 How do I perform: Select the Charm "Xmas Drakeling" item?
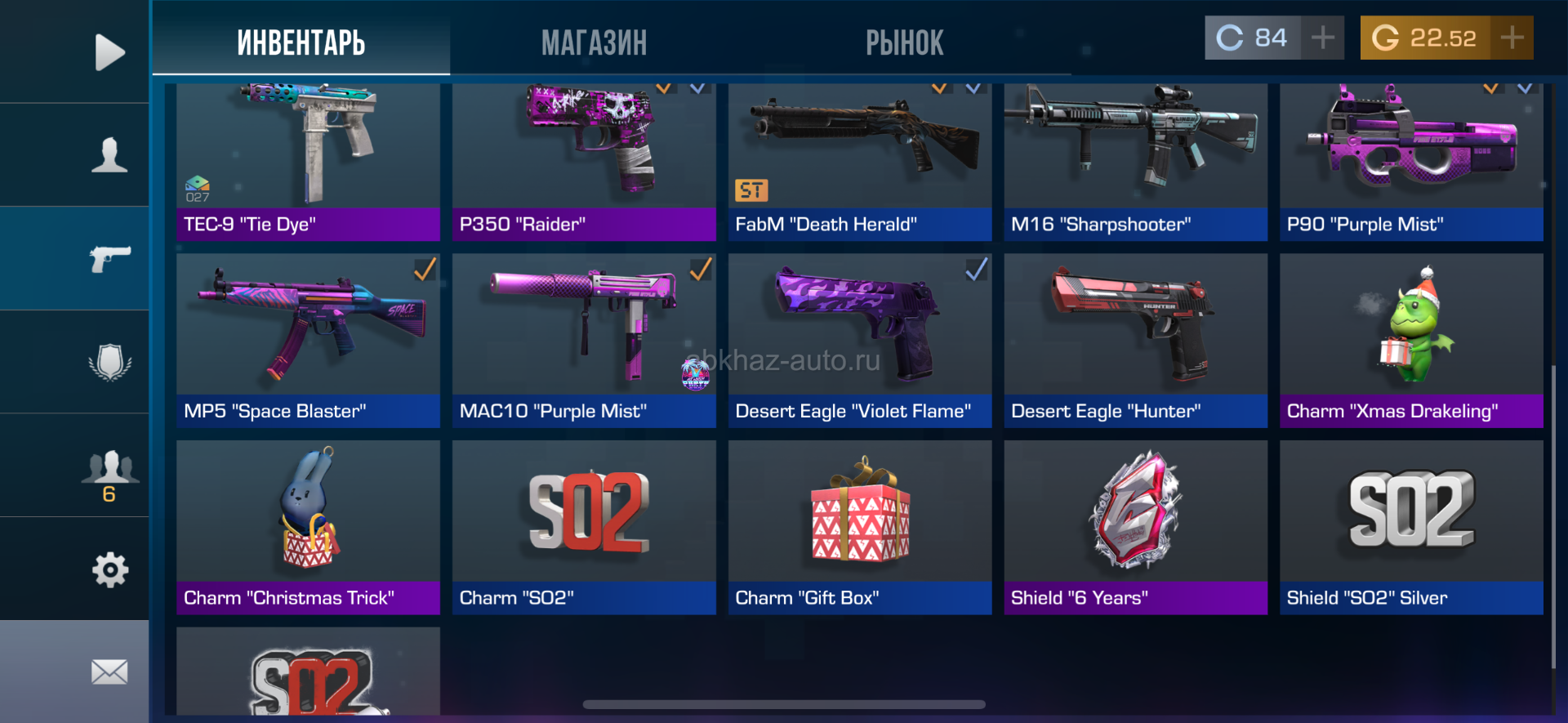1411,341
